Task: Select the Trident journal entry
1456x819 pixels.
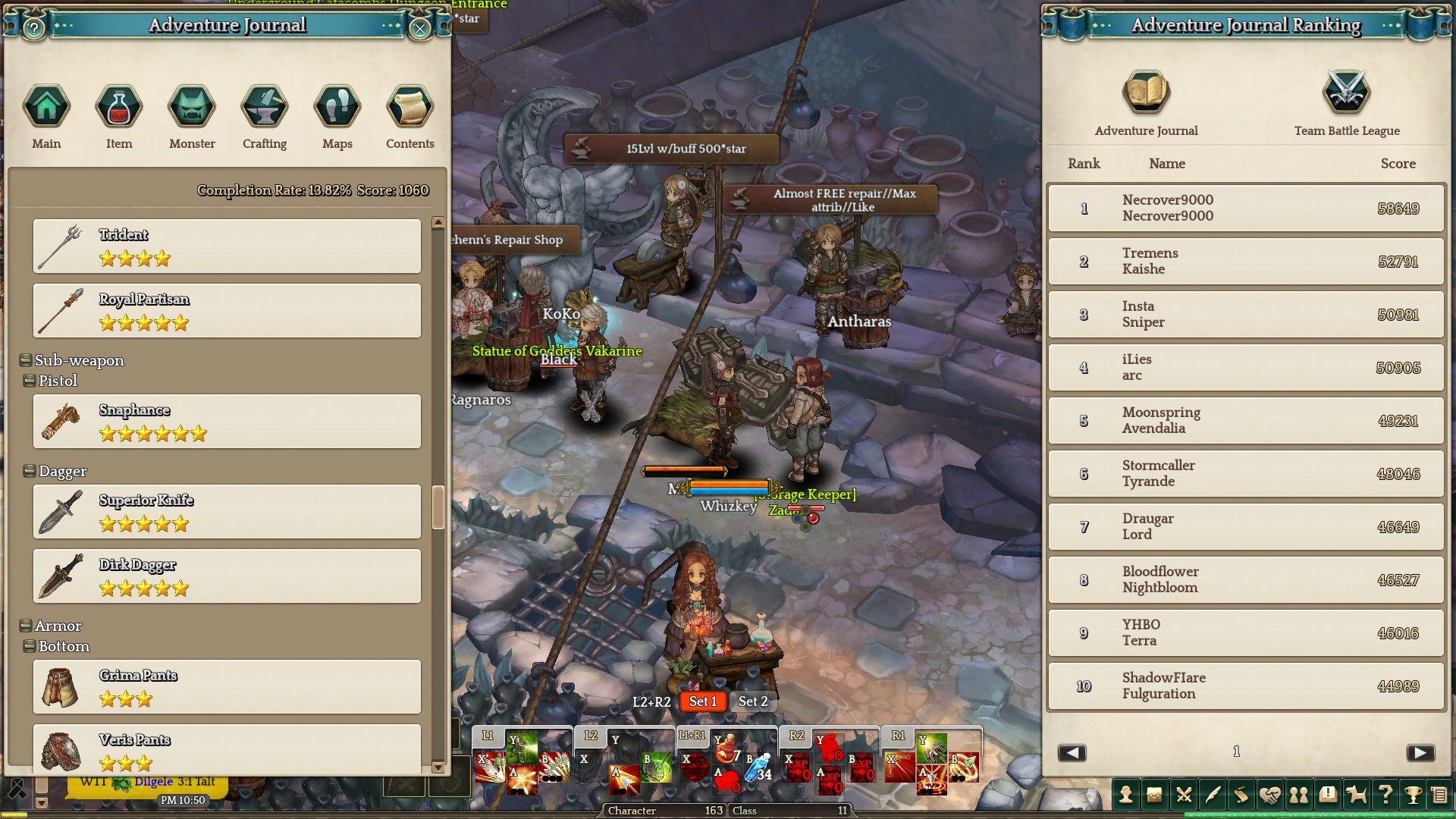Action: (x=227, y=246)
